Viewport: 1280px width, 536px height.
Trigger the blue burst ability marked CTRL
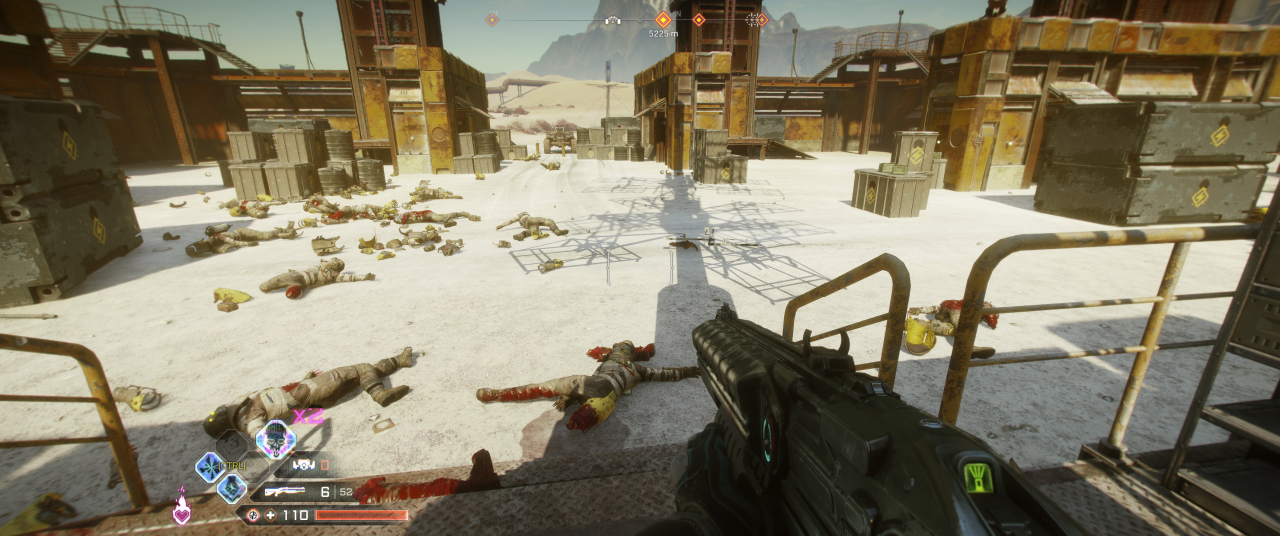click(x=210, y=466)
